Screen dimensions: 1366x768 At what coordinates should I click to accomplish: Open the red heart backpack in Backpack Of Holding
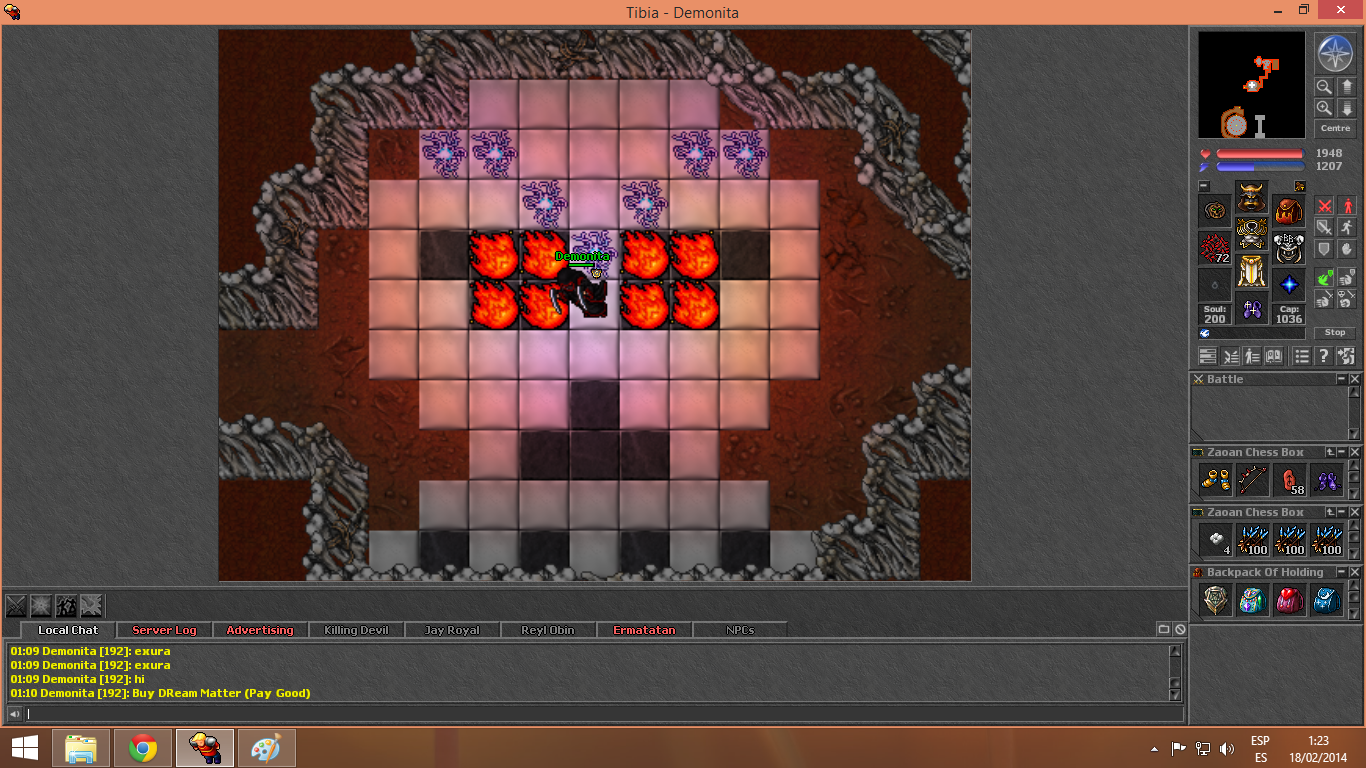[1289, 600]
